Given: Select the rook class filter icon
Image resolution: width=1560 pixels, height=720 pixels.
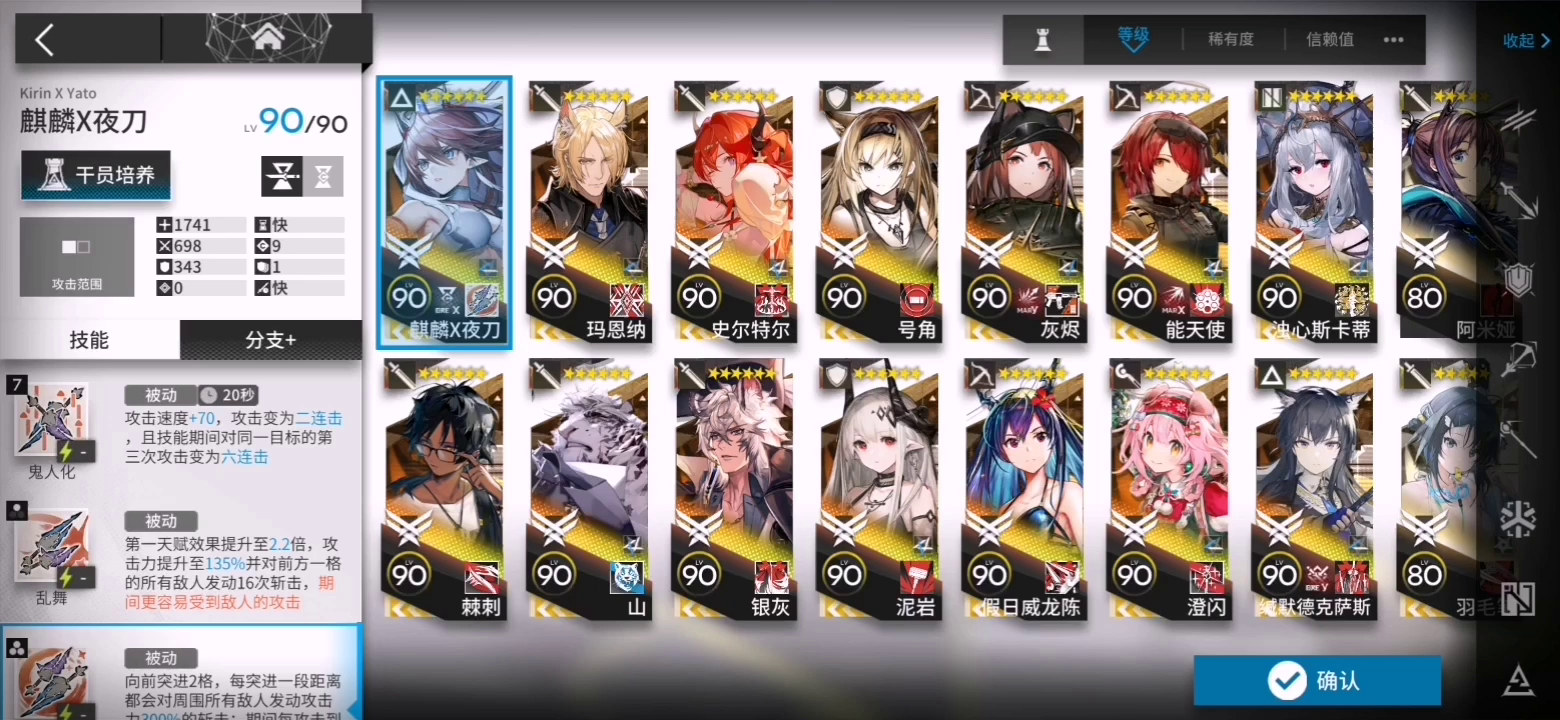Looking at the screenshot, I should [x=1041, y=40].
